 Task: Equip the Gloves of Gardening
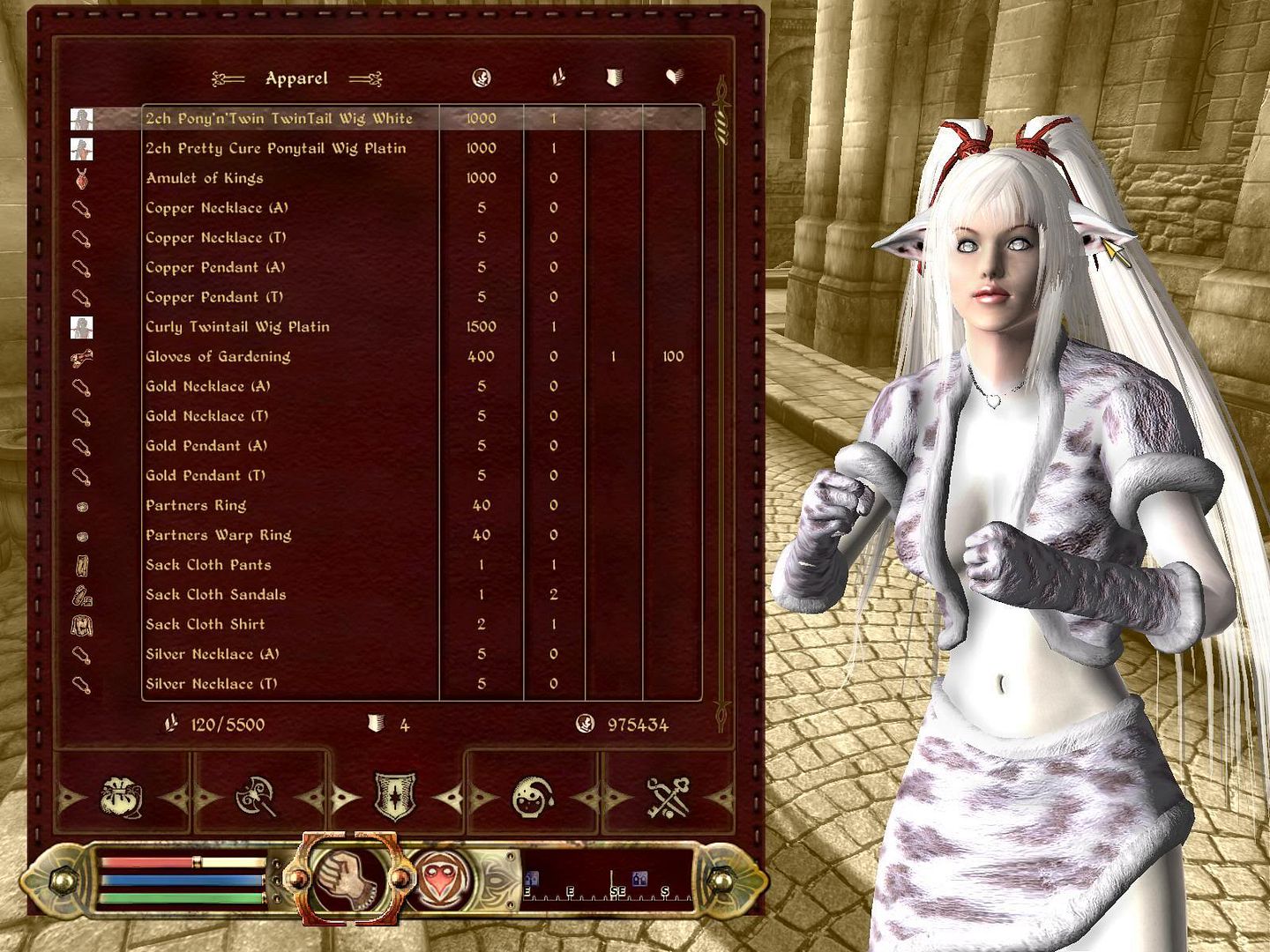[x=218, y=357]
